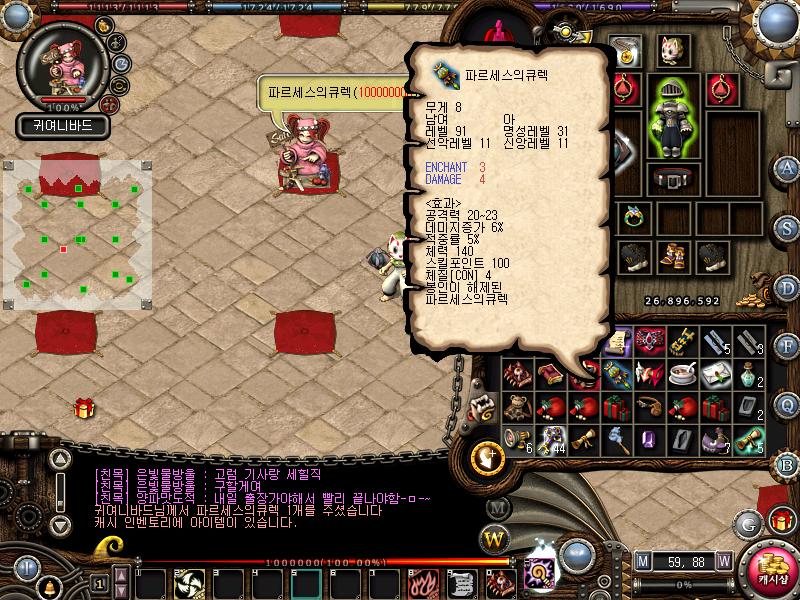Image resolution: width=800 pixels, height=600 pixels.
Task: Choose the purple gem in inventory
Action: click(x=649, y=439)
